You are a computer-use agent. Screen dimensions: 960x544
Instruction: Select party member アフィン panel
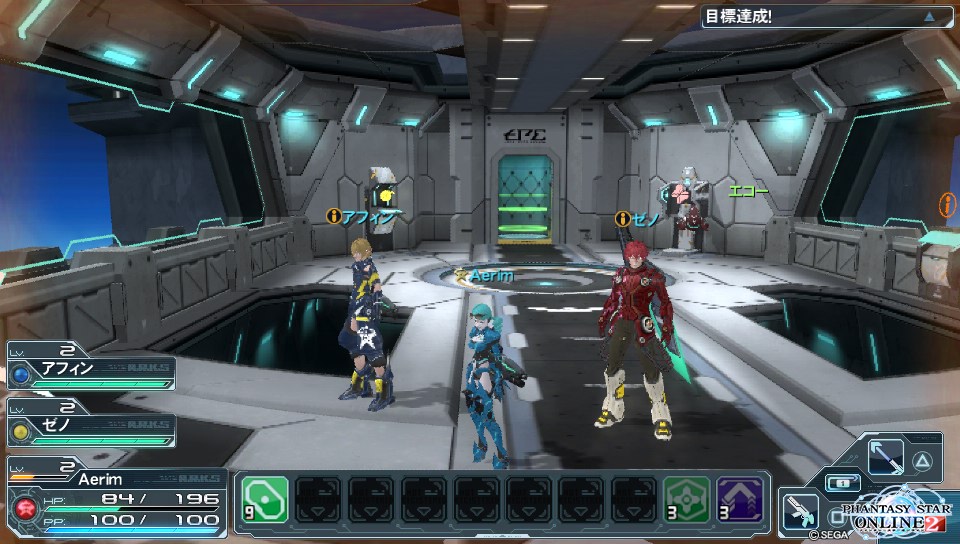(90, 372)
